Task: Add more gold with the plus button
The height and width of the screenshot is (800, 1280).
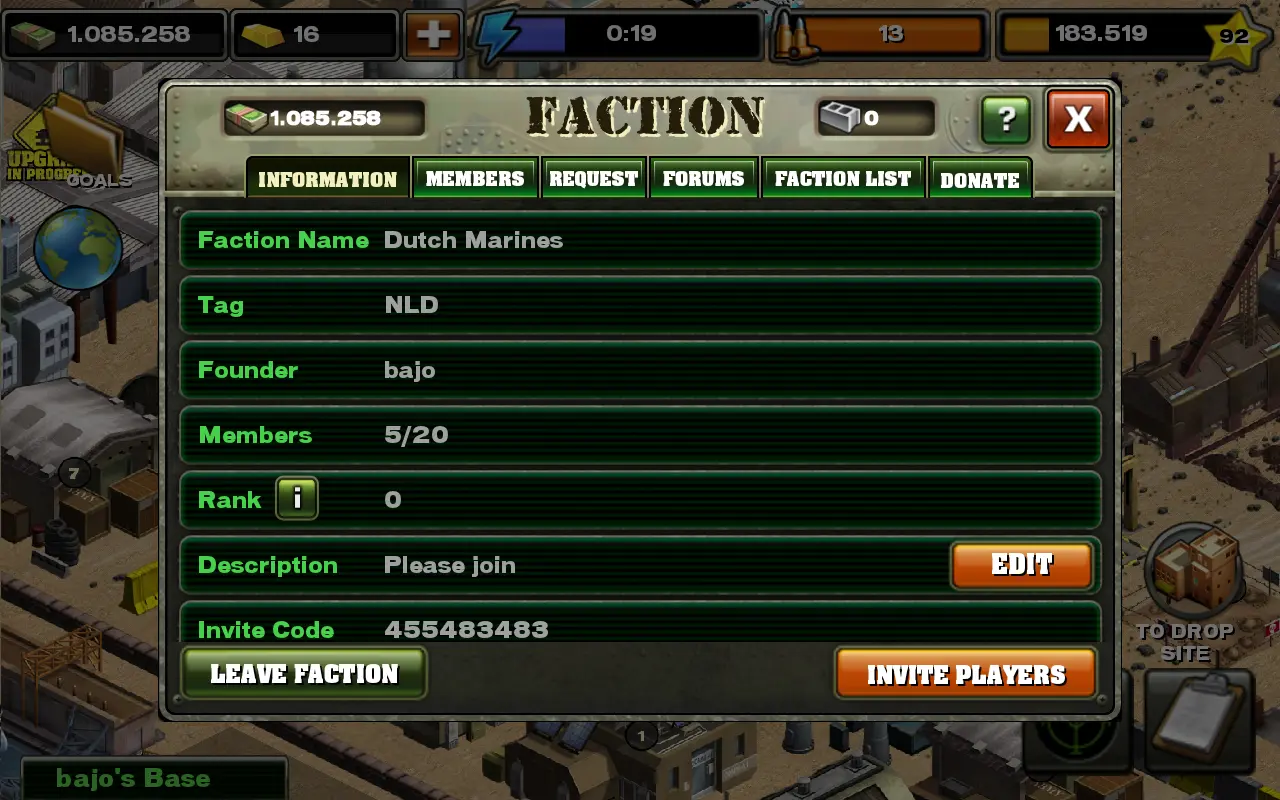Action: click(x=433, y=34)
